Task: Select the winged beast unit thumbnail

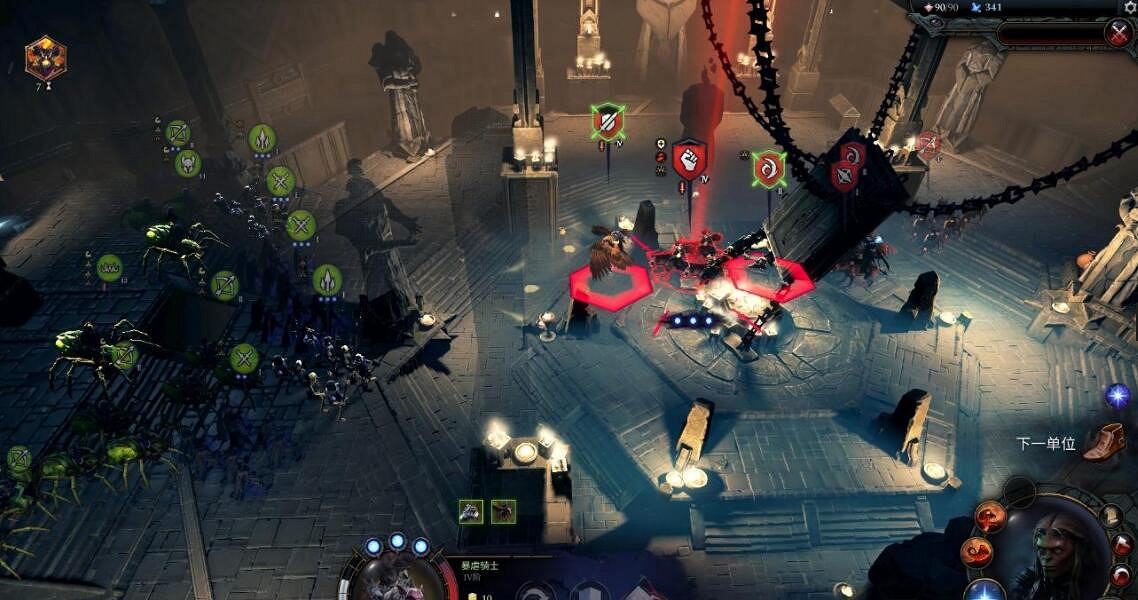Action: click(x=471, y=511)
